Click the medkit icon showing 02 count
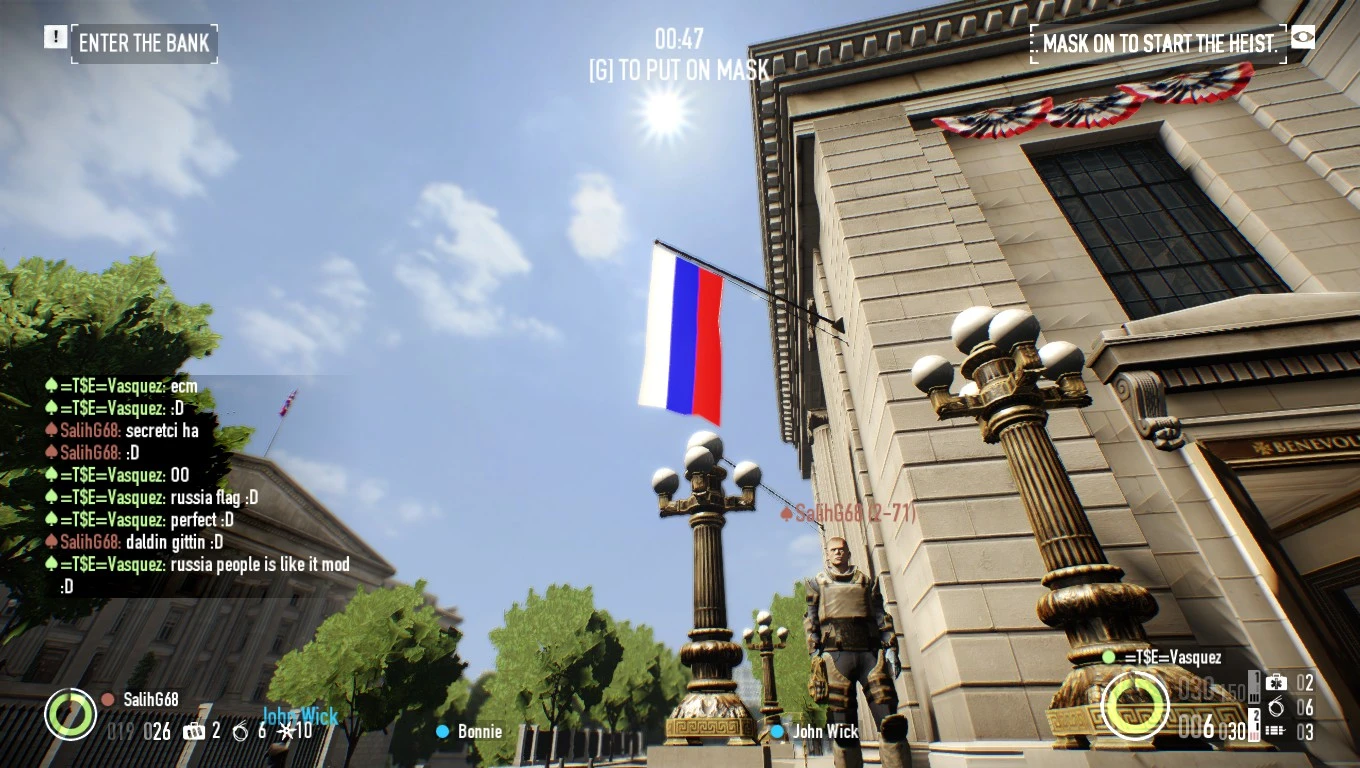1360x768 pixels. (x=1276, y=683)
